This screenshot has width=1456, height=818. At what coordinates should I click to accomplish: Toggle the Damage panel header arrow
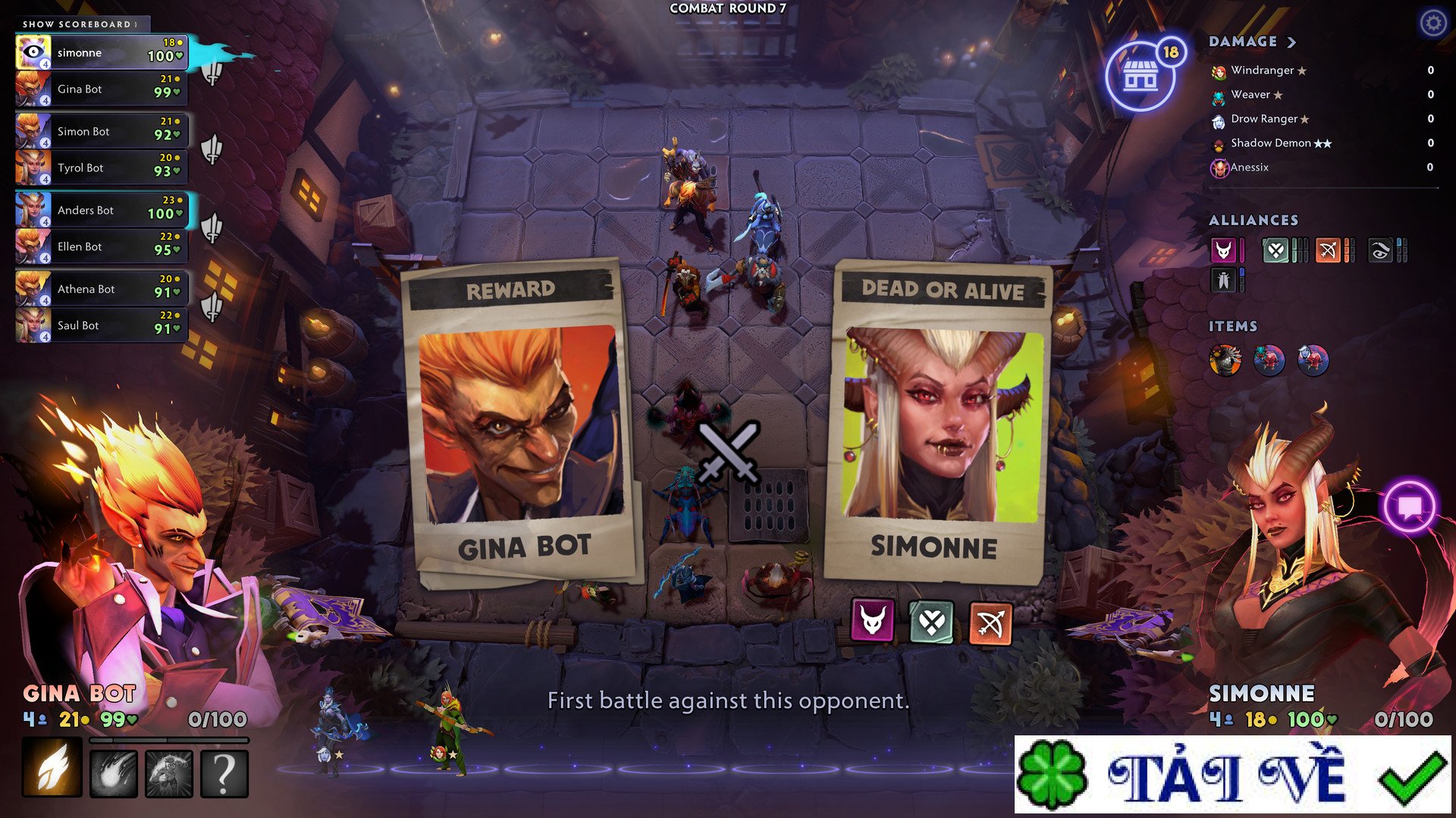[x=1291, y=42]
